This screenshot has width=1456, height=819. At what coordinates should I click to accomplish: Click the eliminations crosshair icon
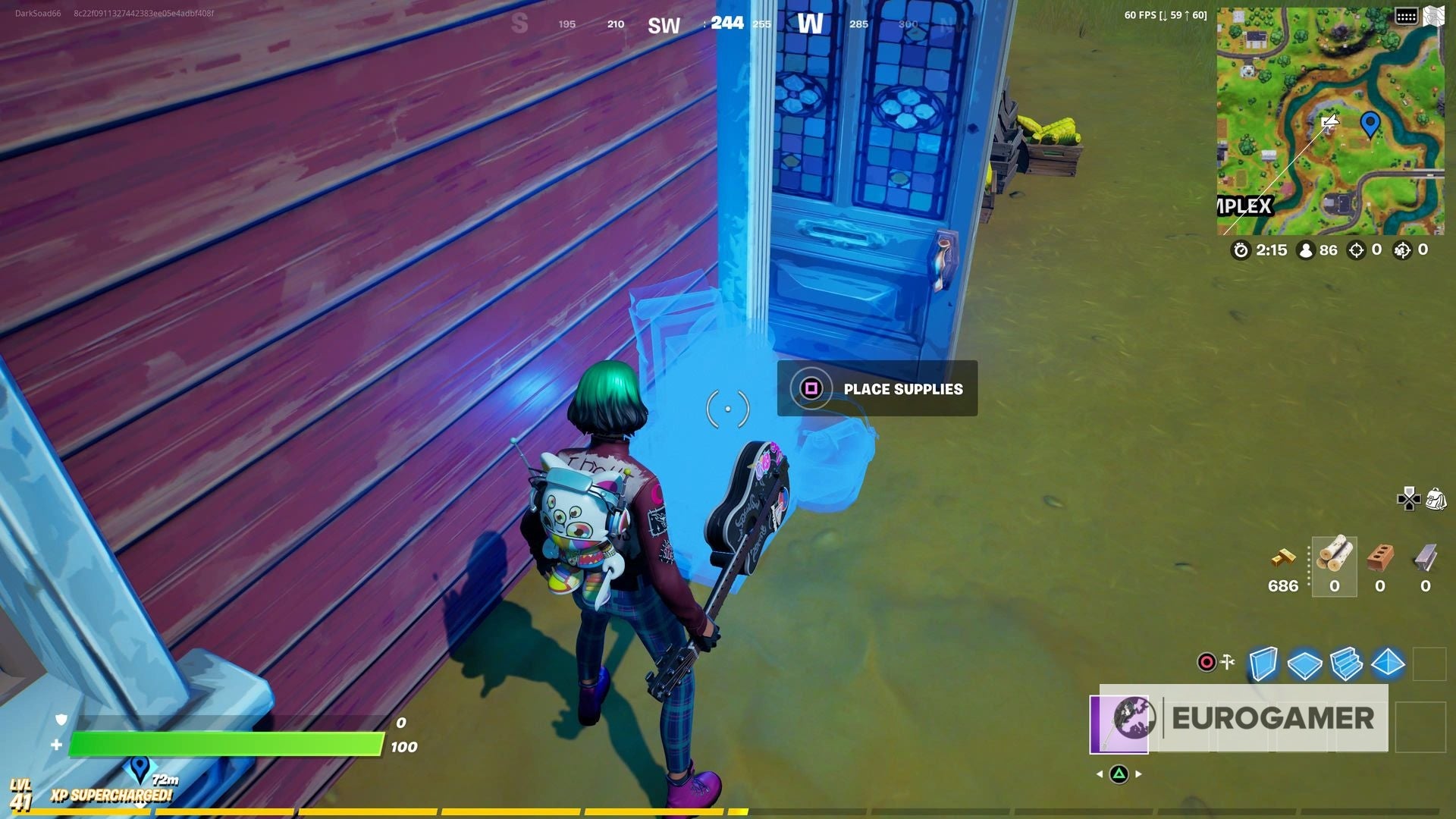point(1356,250)
